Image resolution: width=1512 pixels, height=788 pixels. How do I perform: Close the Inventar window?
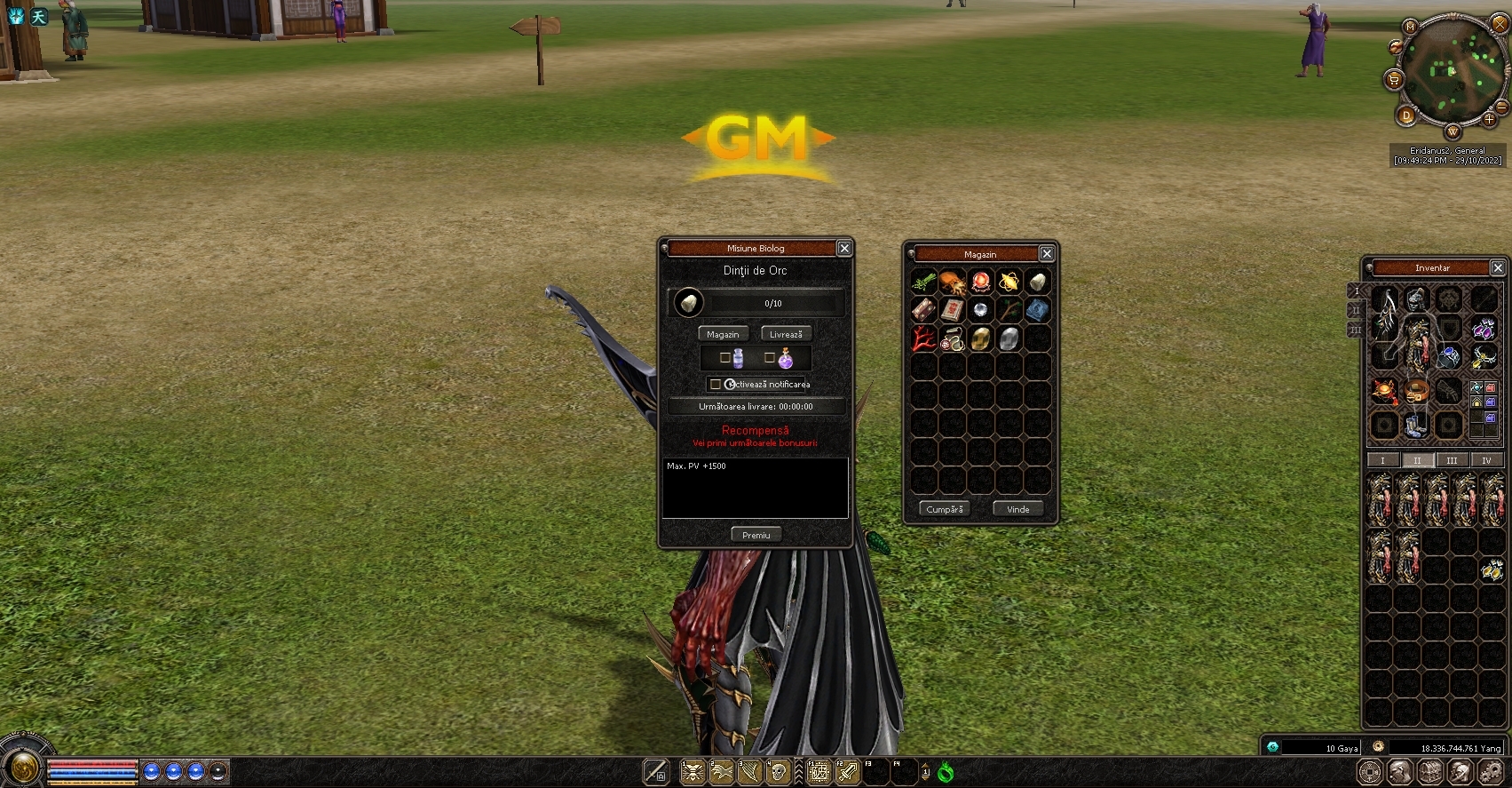(x=1498, y=267)
